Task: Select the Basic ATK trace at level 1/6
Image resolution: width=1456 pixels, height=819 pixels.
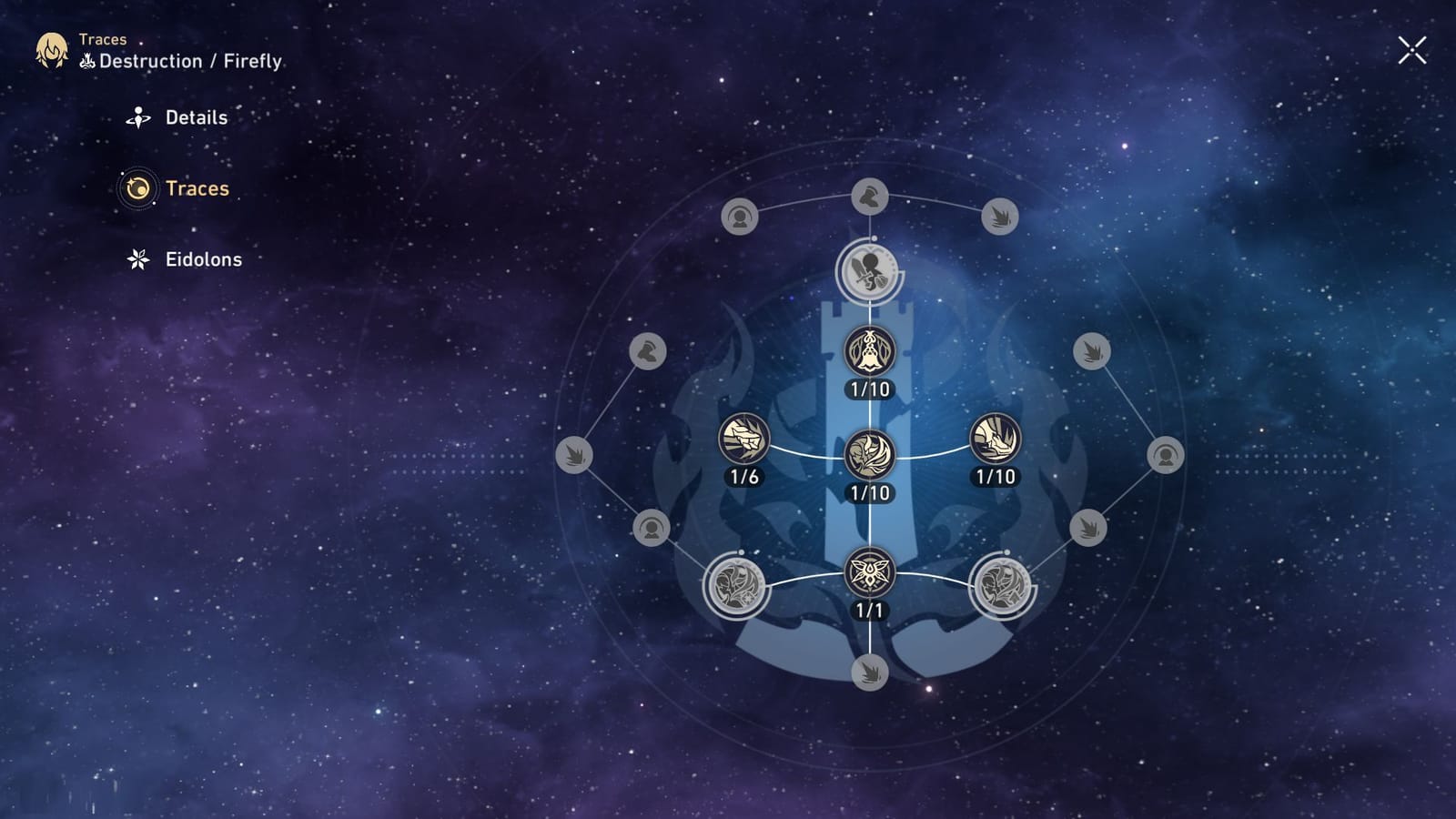Action: (746, 437)
